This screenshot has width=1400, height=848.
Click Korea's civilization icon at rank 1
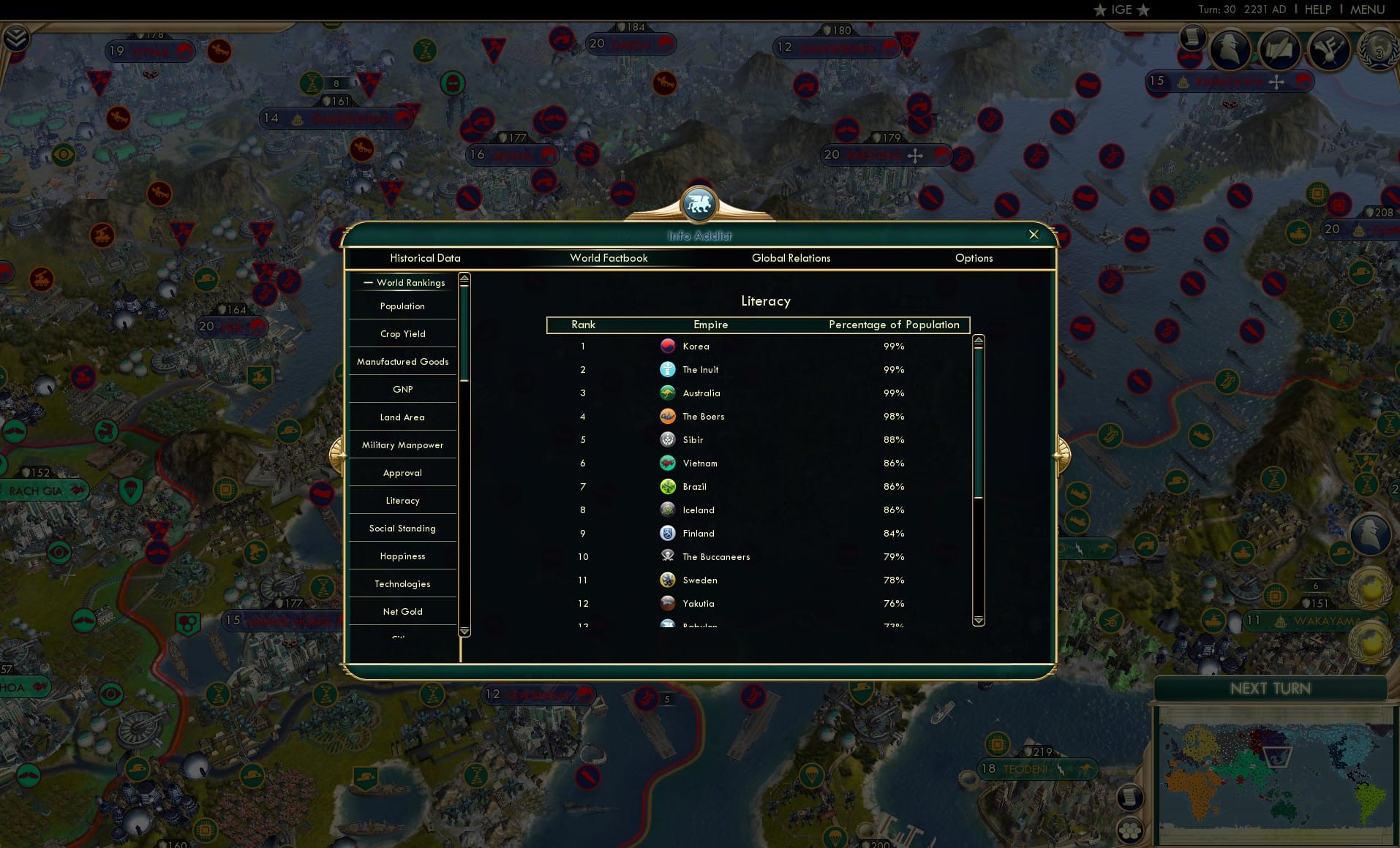point(668,346)
